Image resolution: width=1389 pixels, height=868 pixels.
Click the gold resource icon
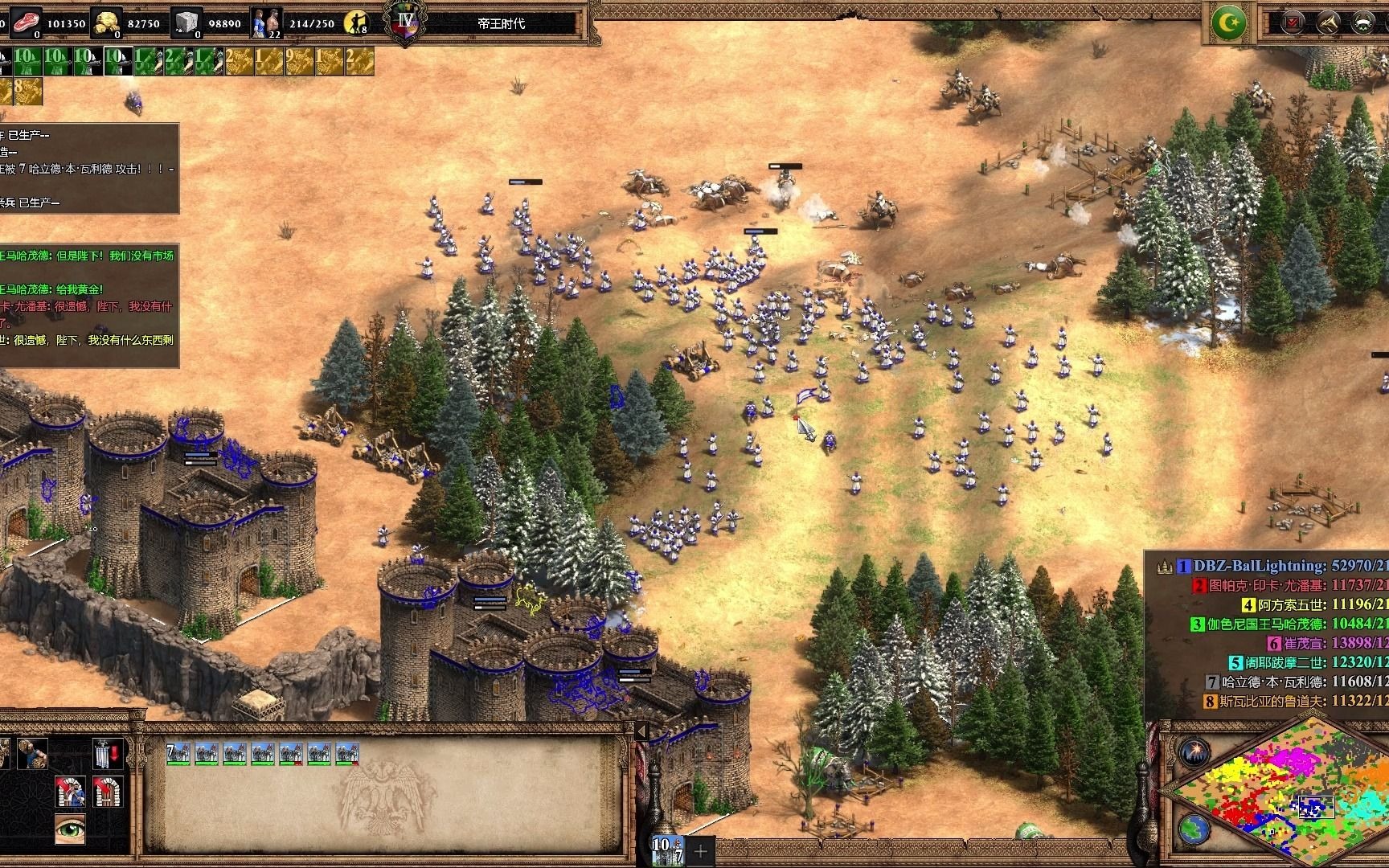click(106, 22)
